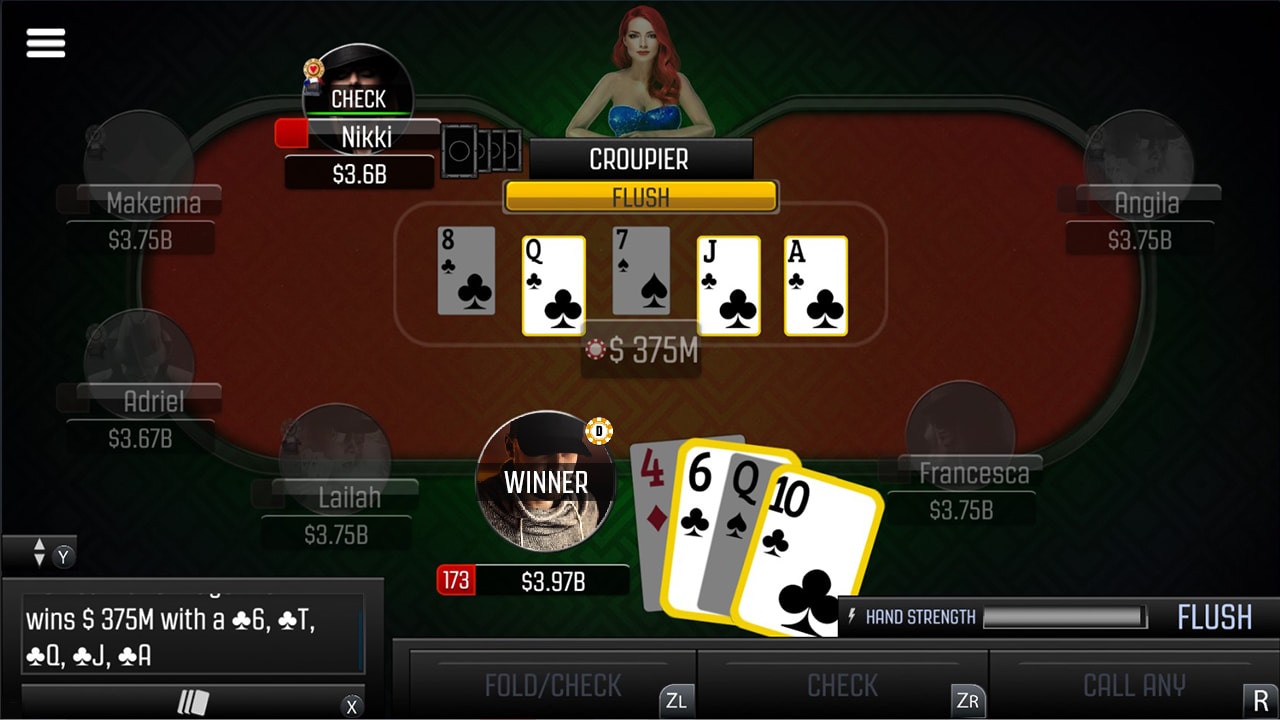
Task: Click the hand strength progress bar
Action: (1063, 618)
